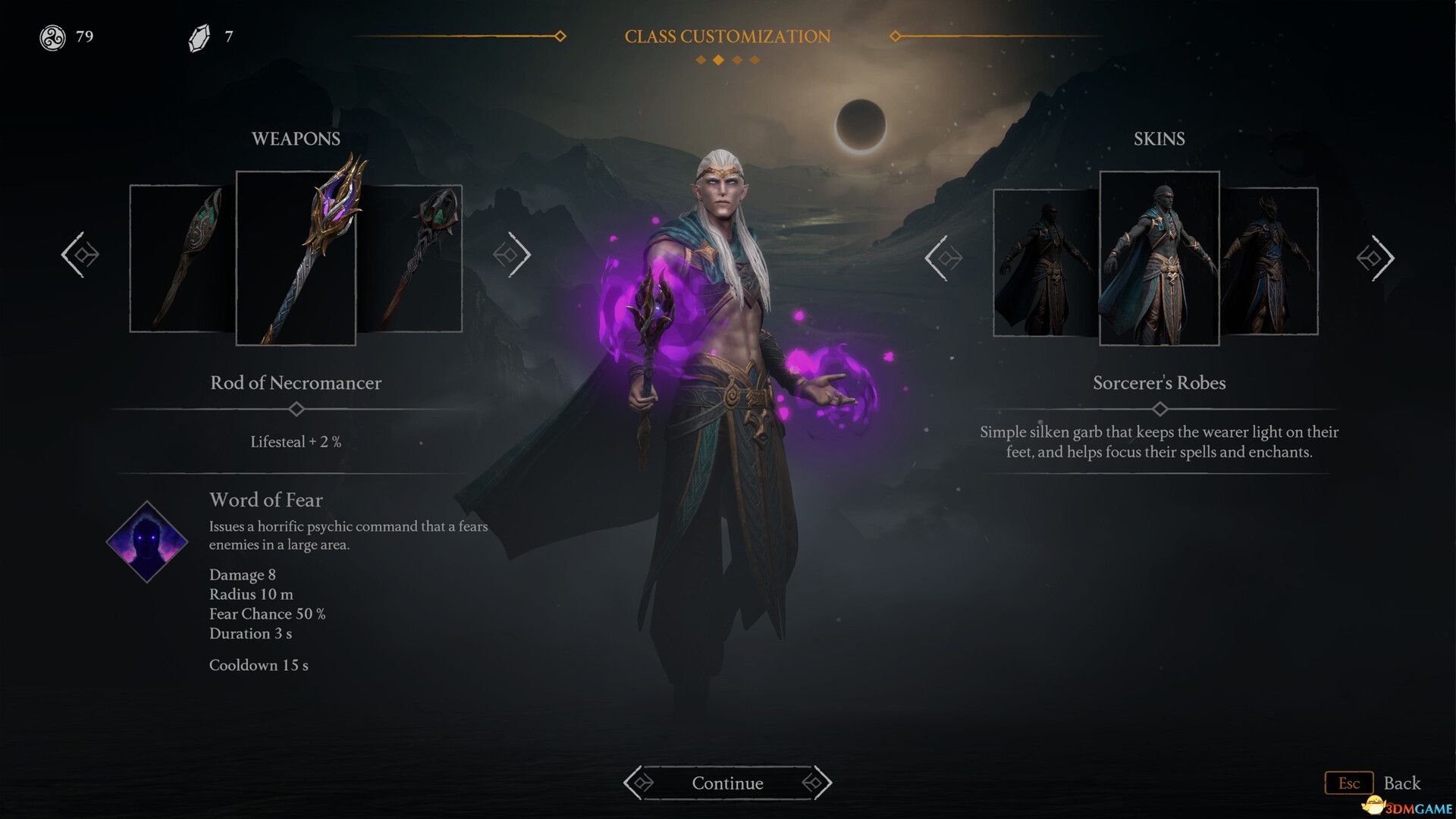Click the left arrow beside the Continue button

639,783
